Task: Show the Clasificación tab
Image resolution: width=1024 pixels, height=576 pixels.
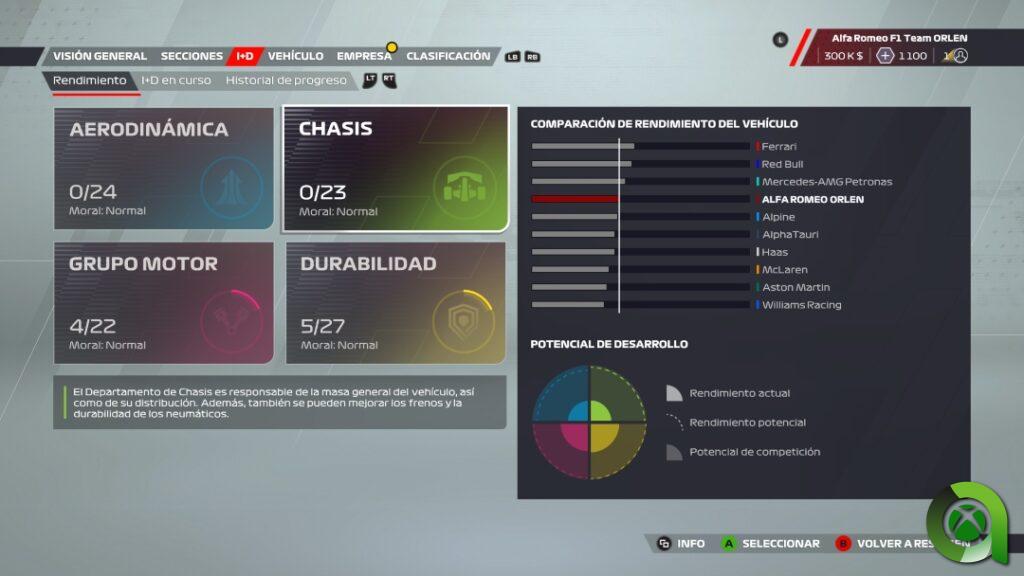Action: 448,56
